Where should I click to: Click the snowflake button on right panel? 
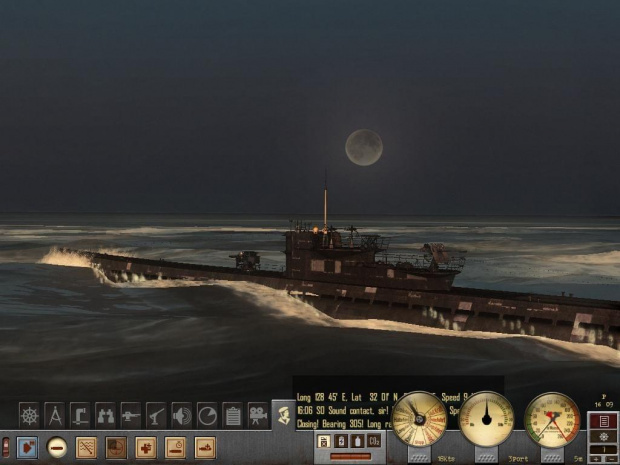[603, 436]
